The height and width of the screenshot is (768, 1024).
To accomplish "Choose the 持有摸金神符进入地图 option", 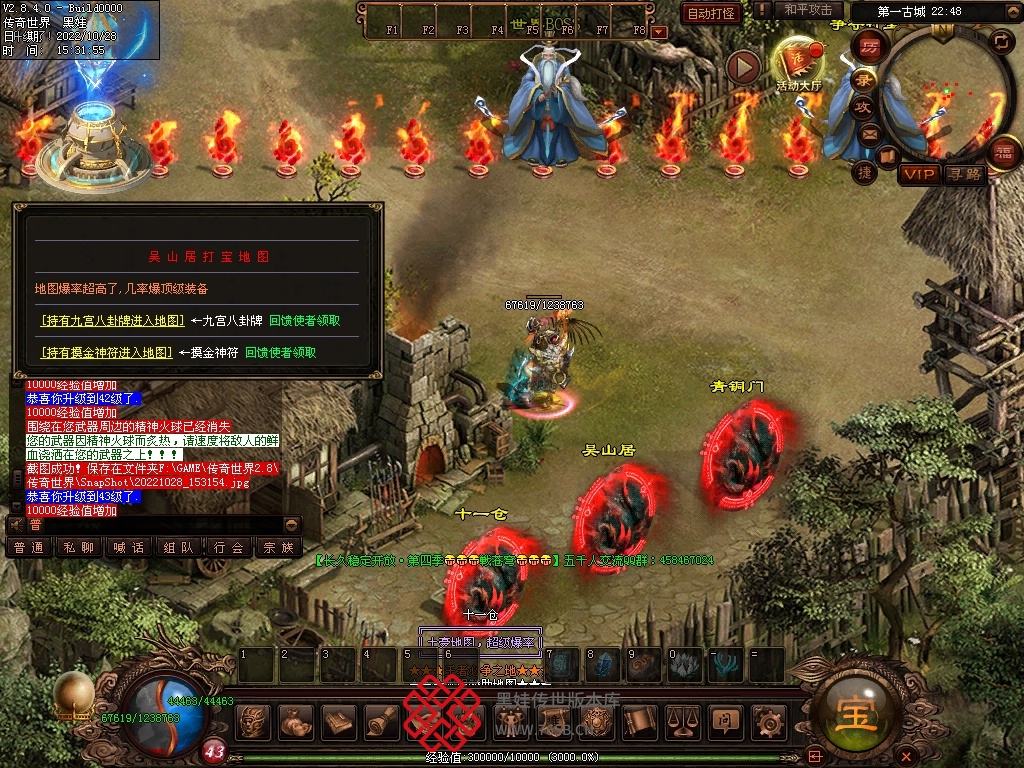I will point(107,352).
